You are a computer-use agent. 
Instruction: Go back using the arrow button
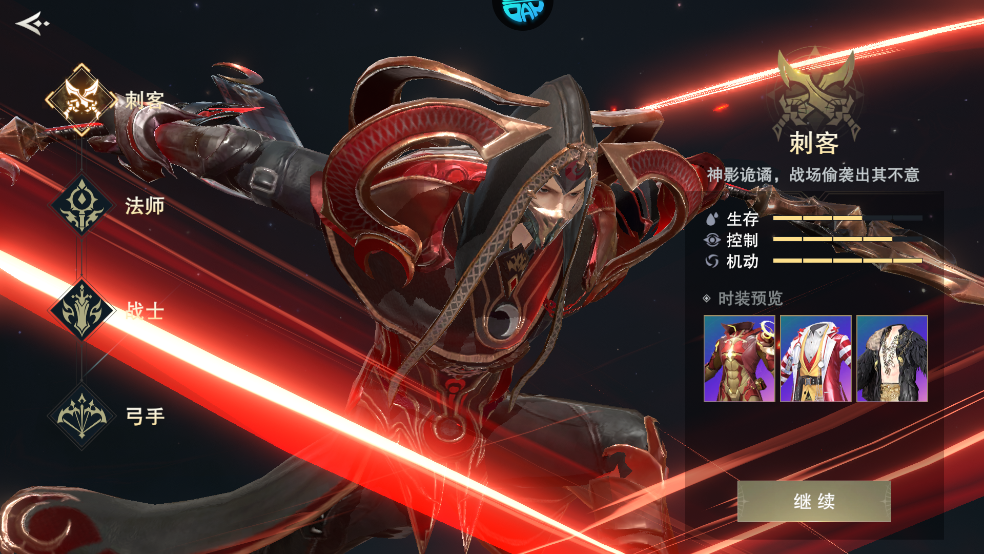[x=32, y=22]
